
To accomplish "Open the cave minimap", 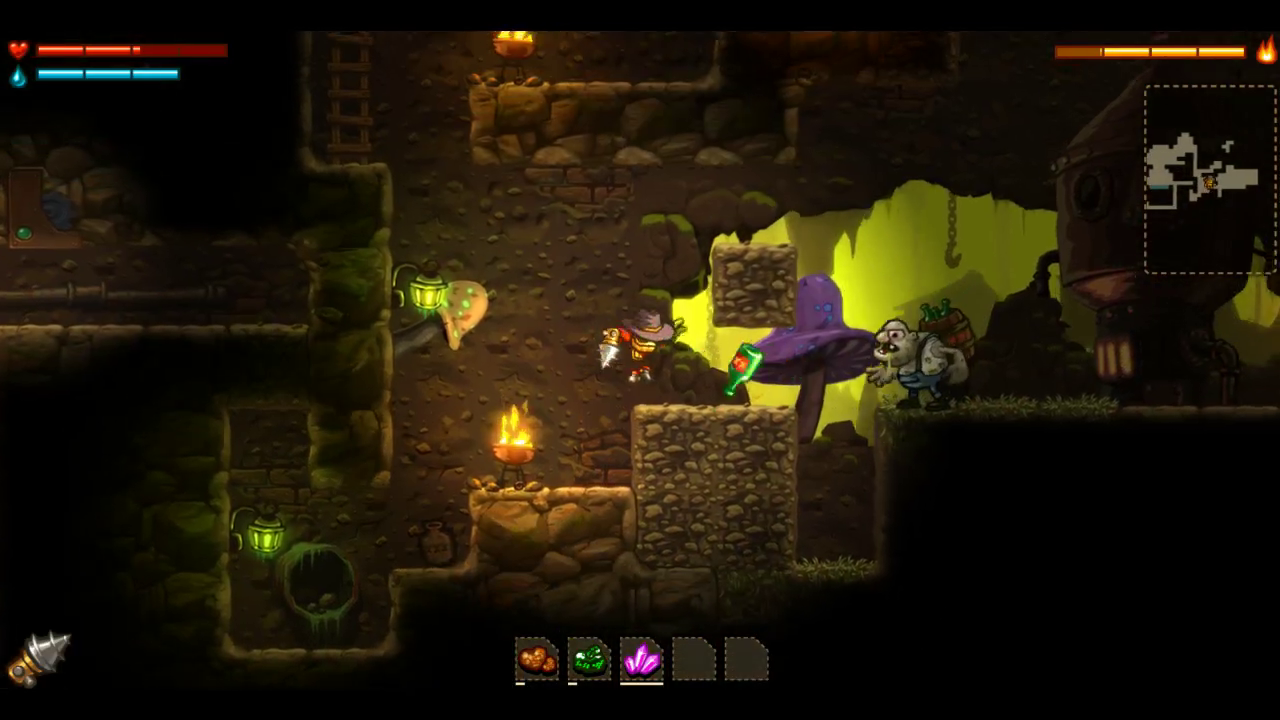I will (1209, 179).
